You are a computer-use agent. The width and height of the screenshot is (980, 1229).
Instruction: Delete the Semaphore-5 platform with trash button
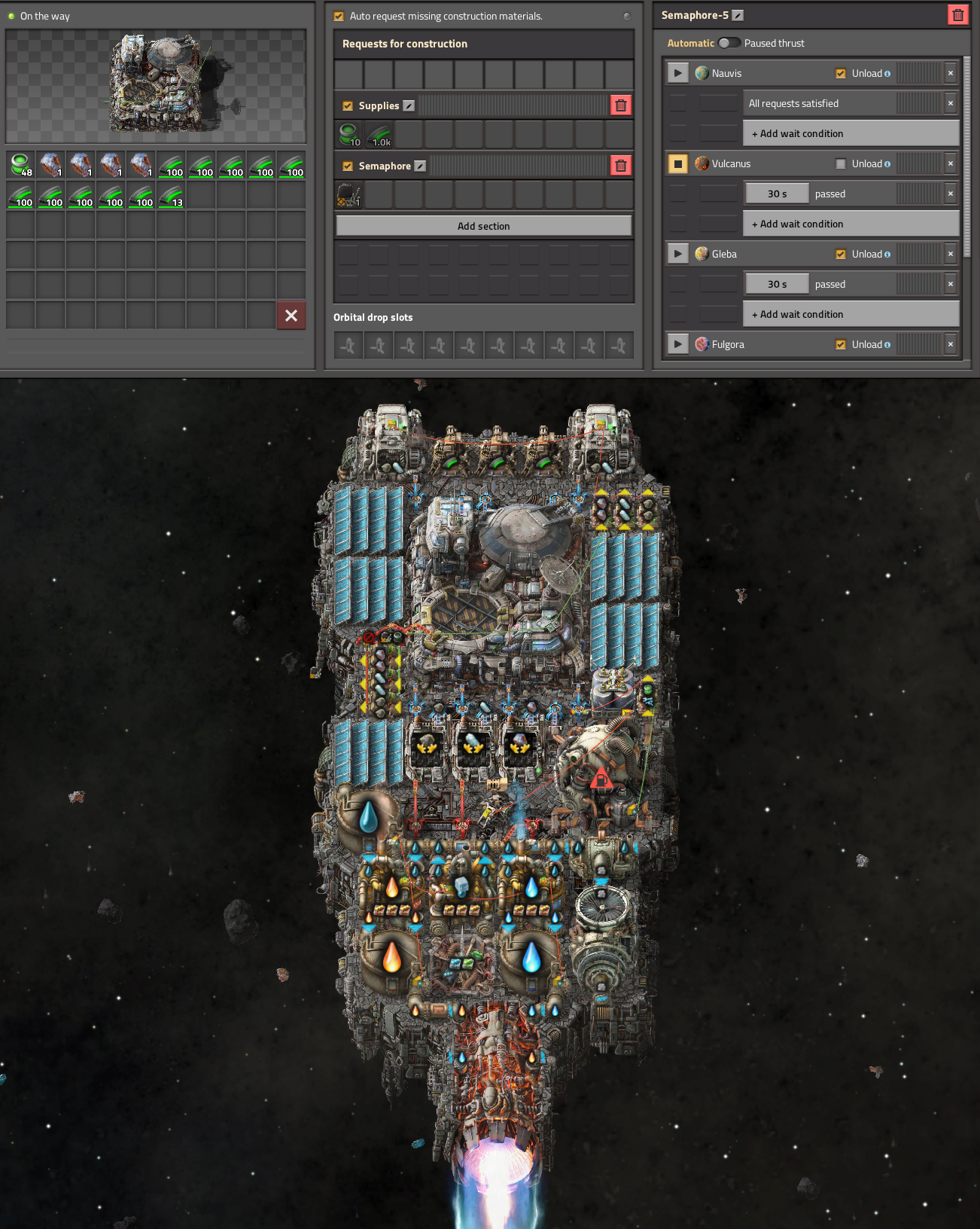pos(957,15)
